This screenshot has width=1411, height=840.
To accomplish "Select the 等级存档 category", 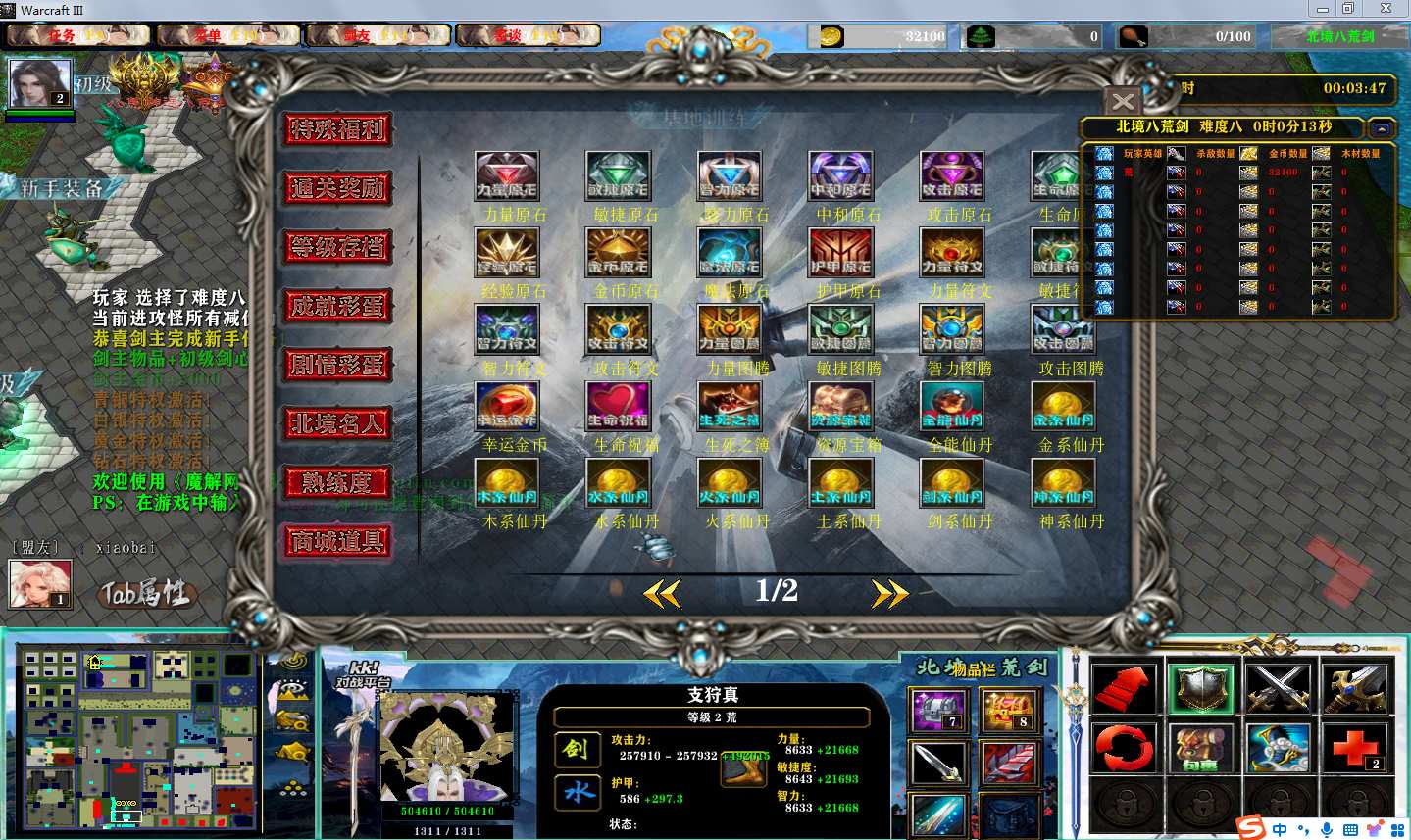I will click(x=338, y=247).
